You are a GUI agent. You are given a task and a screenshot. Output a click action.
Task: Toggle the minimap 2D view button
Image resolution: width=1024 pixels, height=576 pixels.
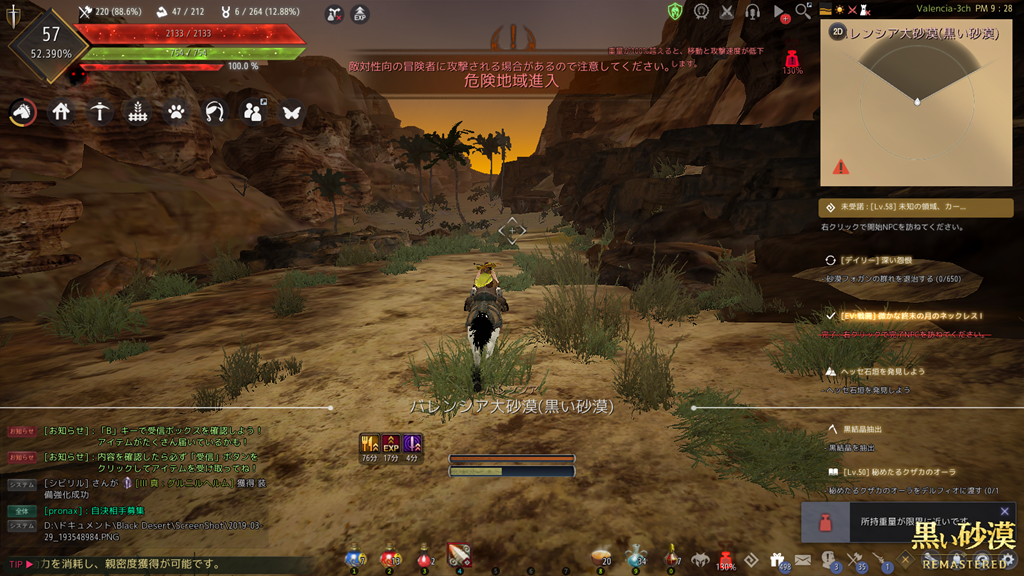point(837,32)
